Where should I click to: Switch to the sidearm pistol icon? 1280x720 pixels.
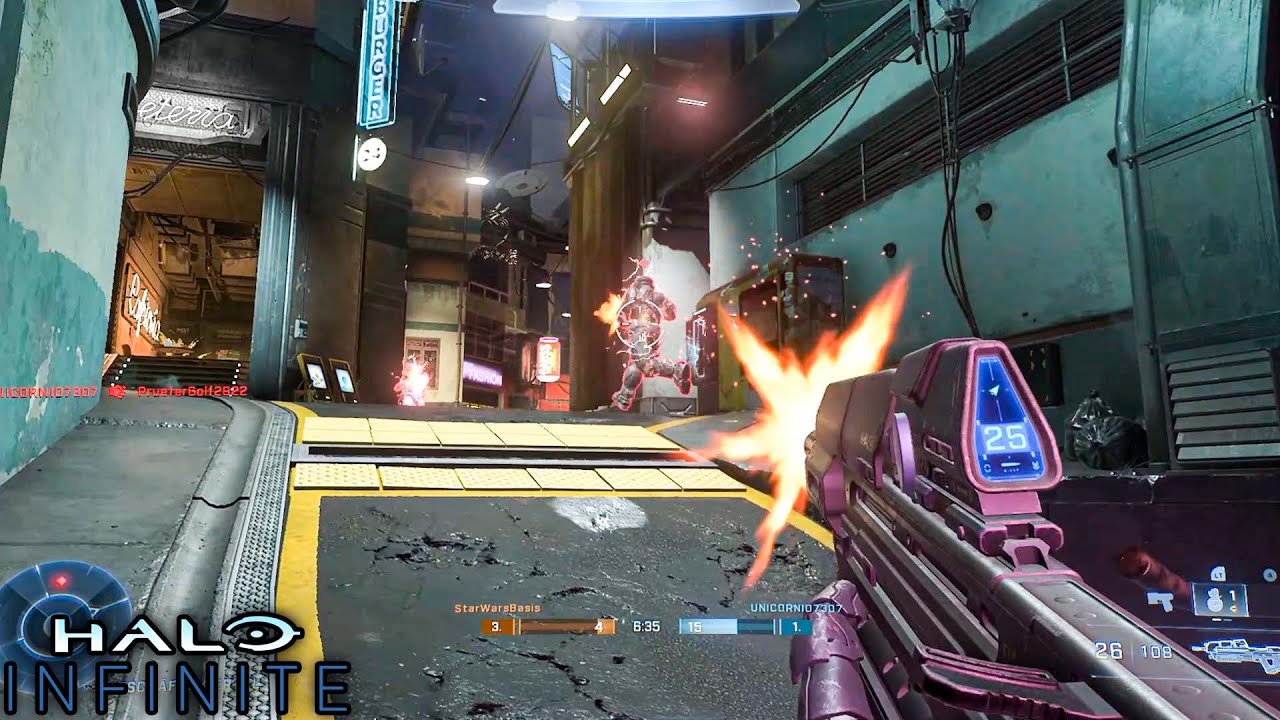pyautogui.click(x=1161, y=601)
